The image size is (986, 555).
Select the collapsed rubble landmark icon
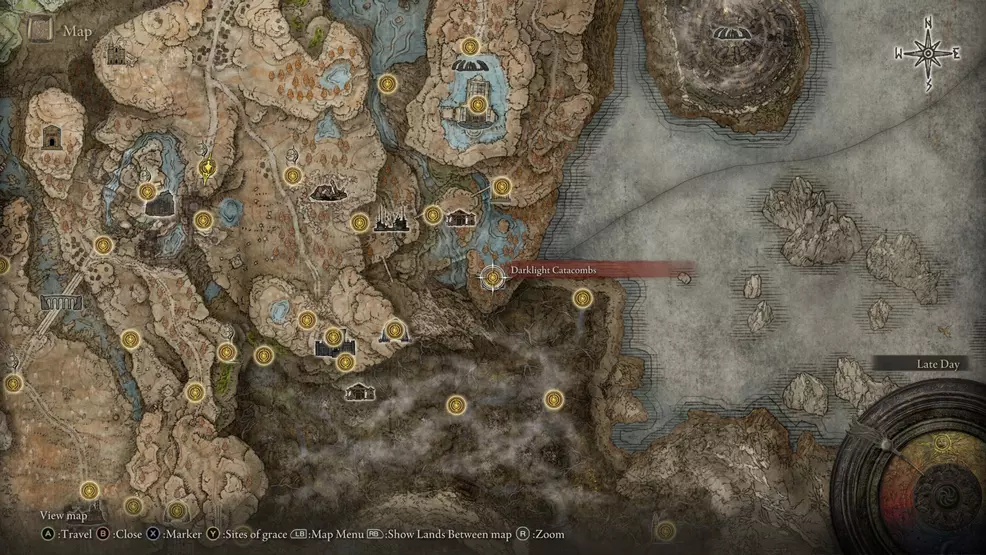[323, 191]
